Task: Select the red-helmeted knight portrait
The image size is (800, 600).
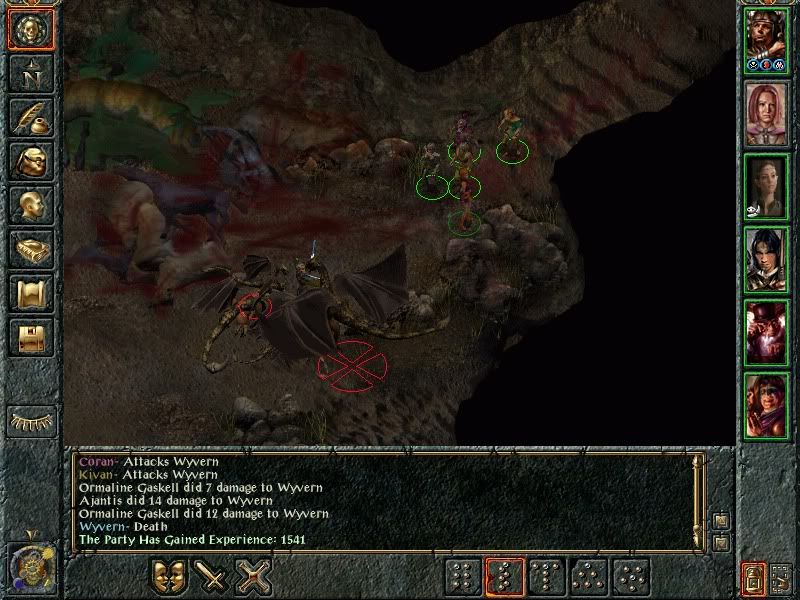Action: 767,333
